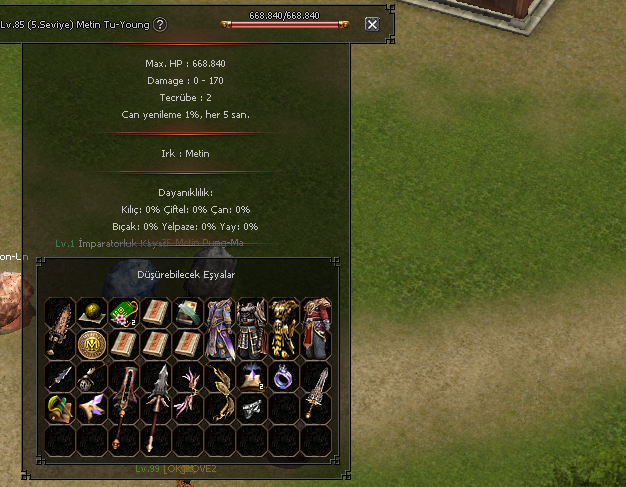626x487 pixels.
Task: Select the golden M coin item
Action: click(x=92, y=345)
